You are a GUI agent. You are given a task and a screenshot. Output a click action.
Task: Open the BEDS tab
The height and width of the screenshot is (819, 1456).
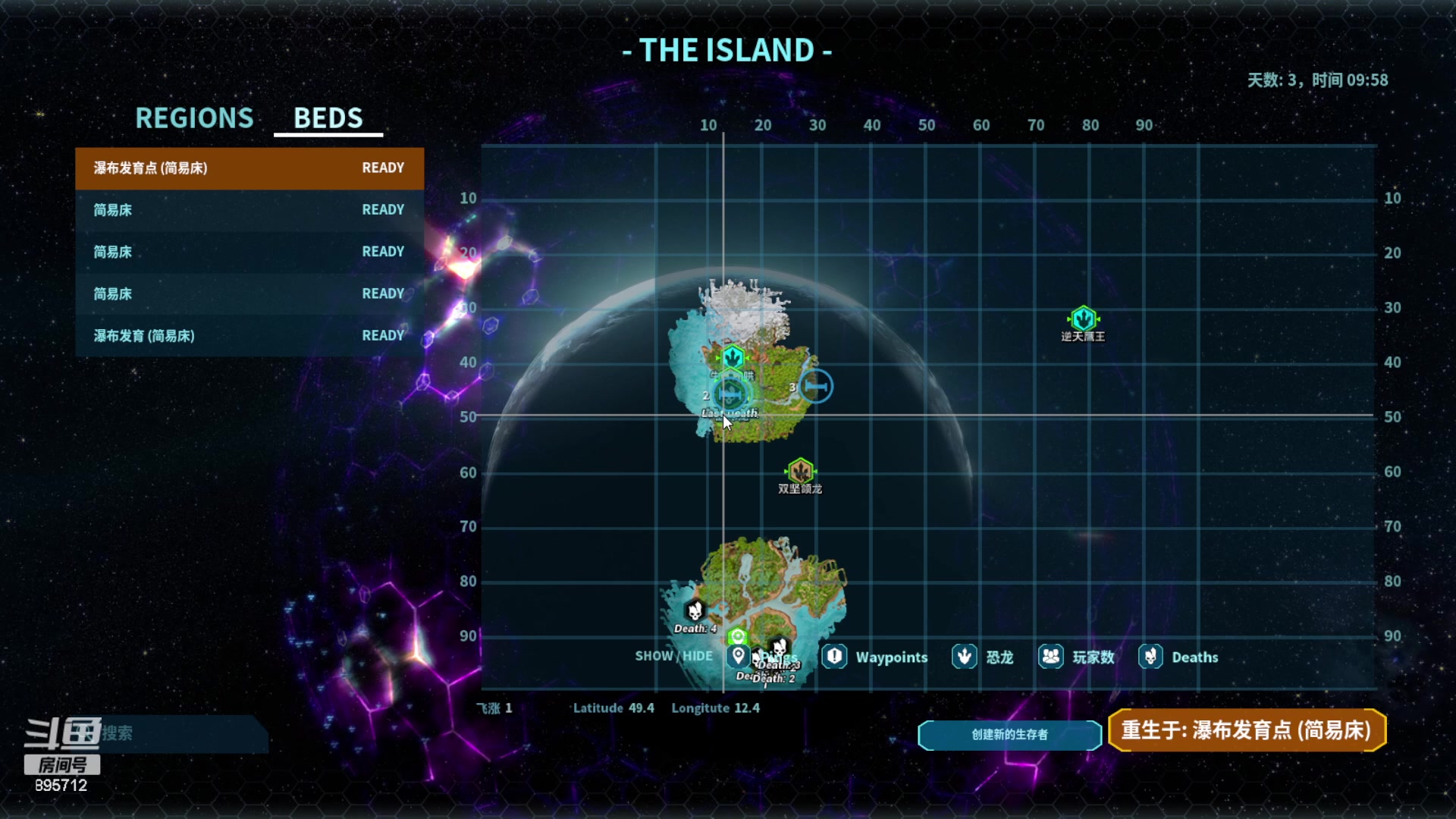(x=328, y=118)
